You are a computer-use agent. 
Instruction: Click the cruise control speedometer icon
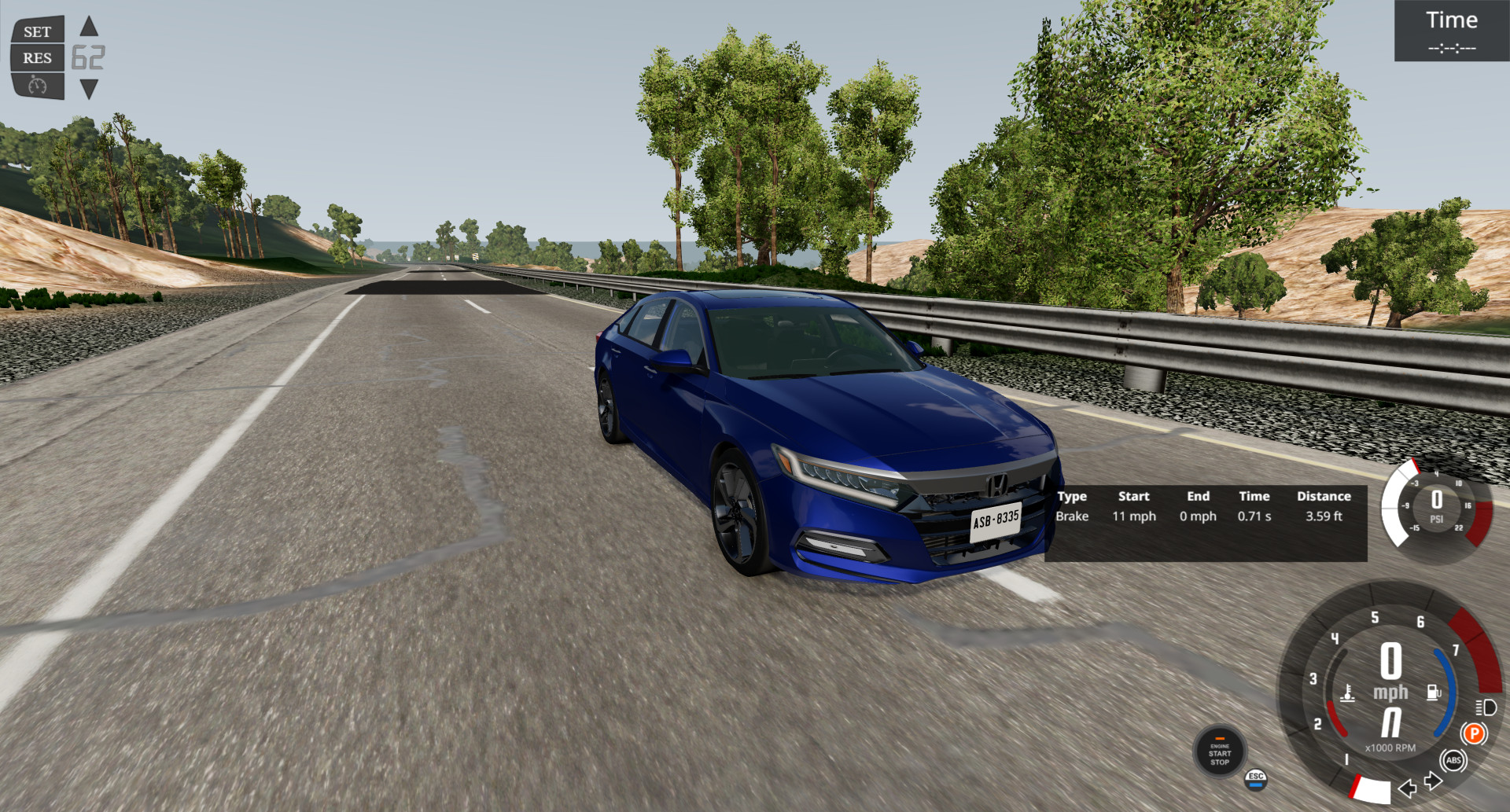click(37, 86)
